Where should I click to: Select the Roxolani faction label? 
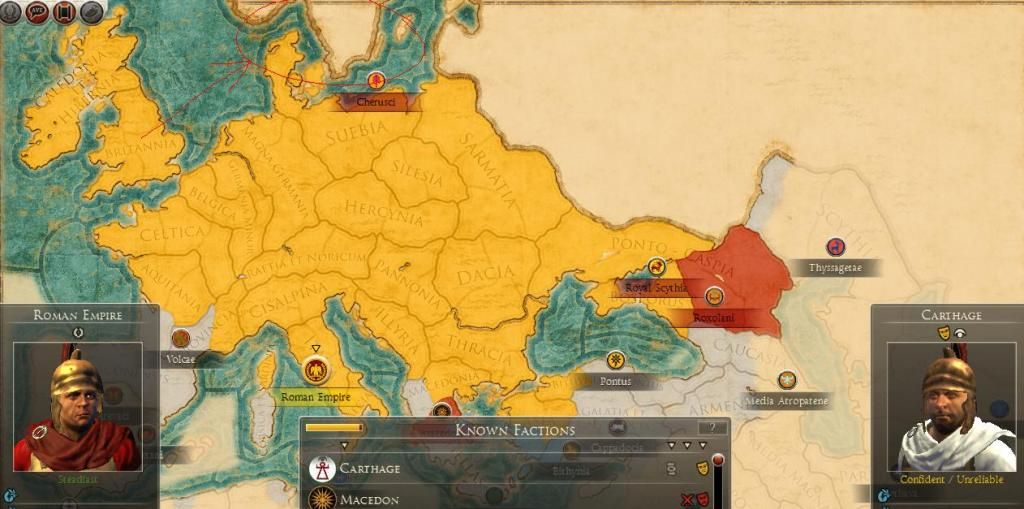click(x=713, y=318)
